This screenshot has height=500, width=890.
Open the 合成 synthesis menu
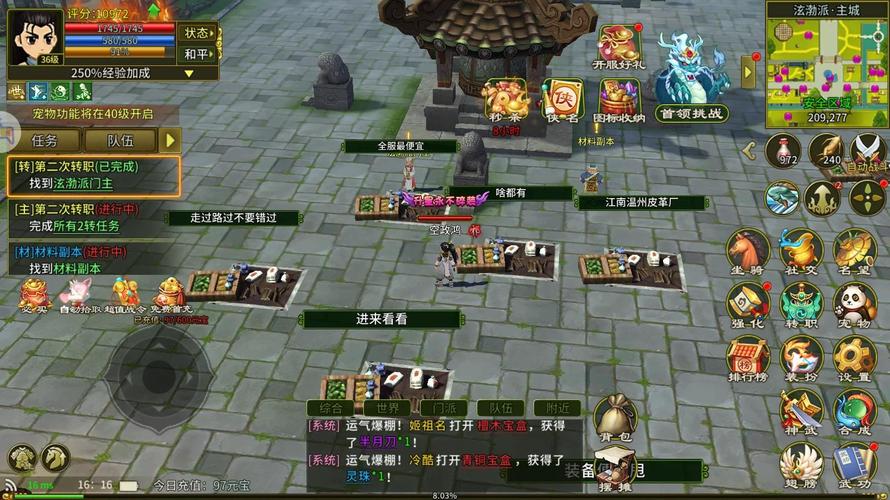coord(854,411)
